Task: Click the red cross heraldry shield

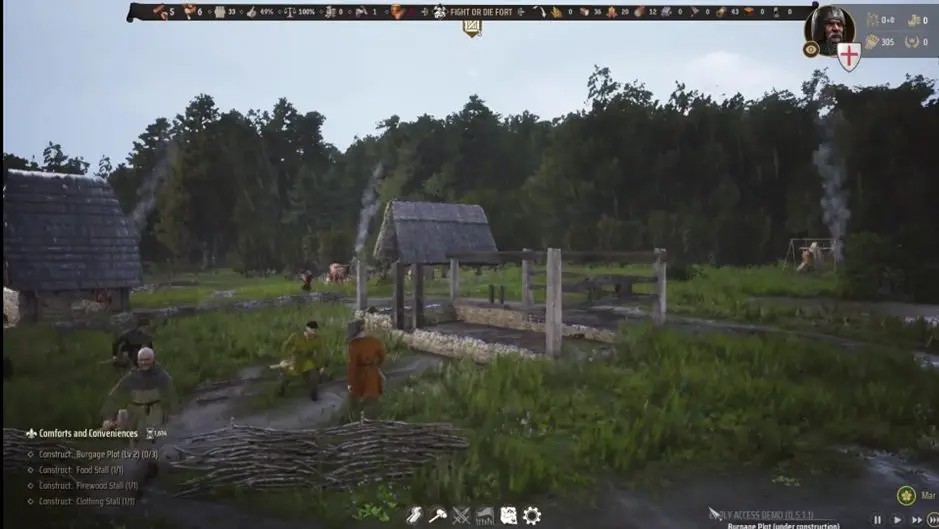Action: (849, 56)
